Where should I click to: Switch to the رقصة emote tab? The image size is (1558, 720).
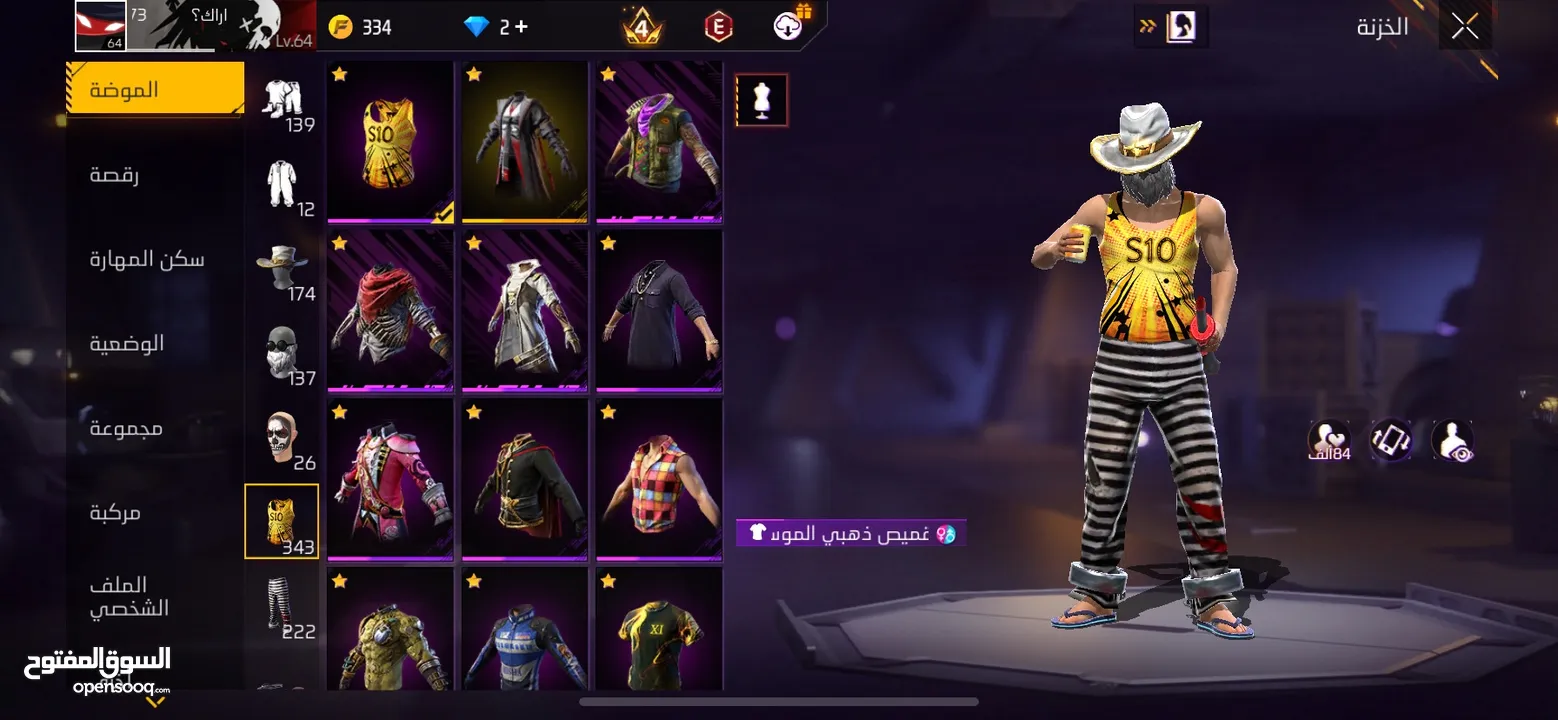point(114,175)
